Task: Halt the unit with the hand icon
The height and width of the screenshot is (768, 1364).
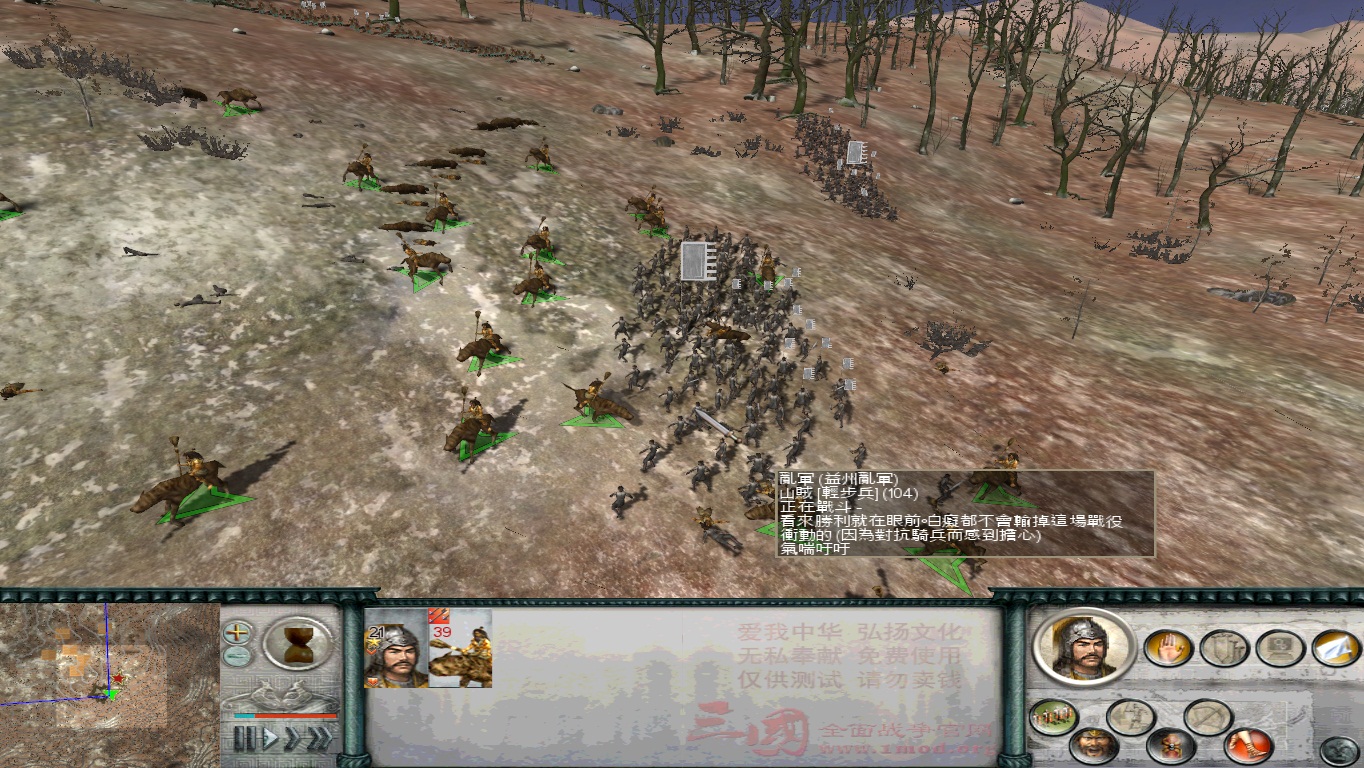Action: click(x=1169, y=648)
